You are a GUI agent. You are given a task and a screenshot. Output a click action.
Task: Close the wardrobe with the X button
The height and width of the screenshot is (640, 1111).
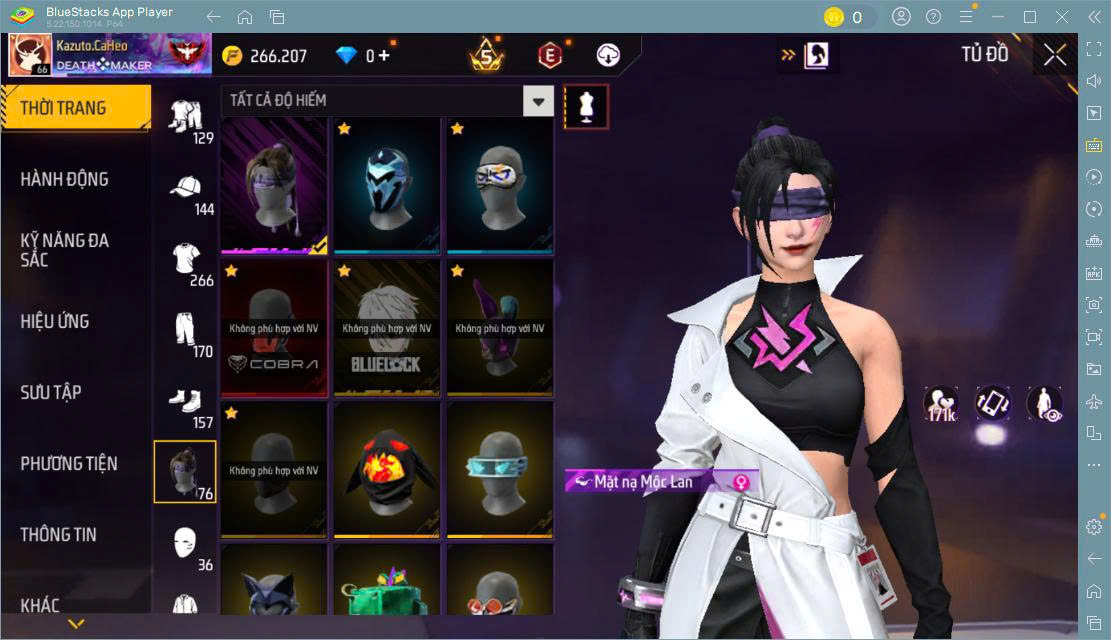(1055, 56)
